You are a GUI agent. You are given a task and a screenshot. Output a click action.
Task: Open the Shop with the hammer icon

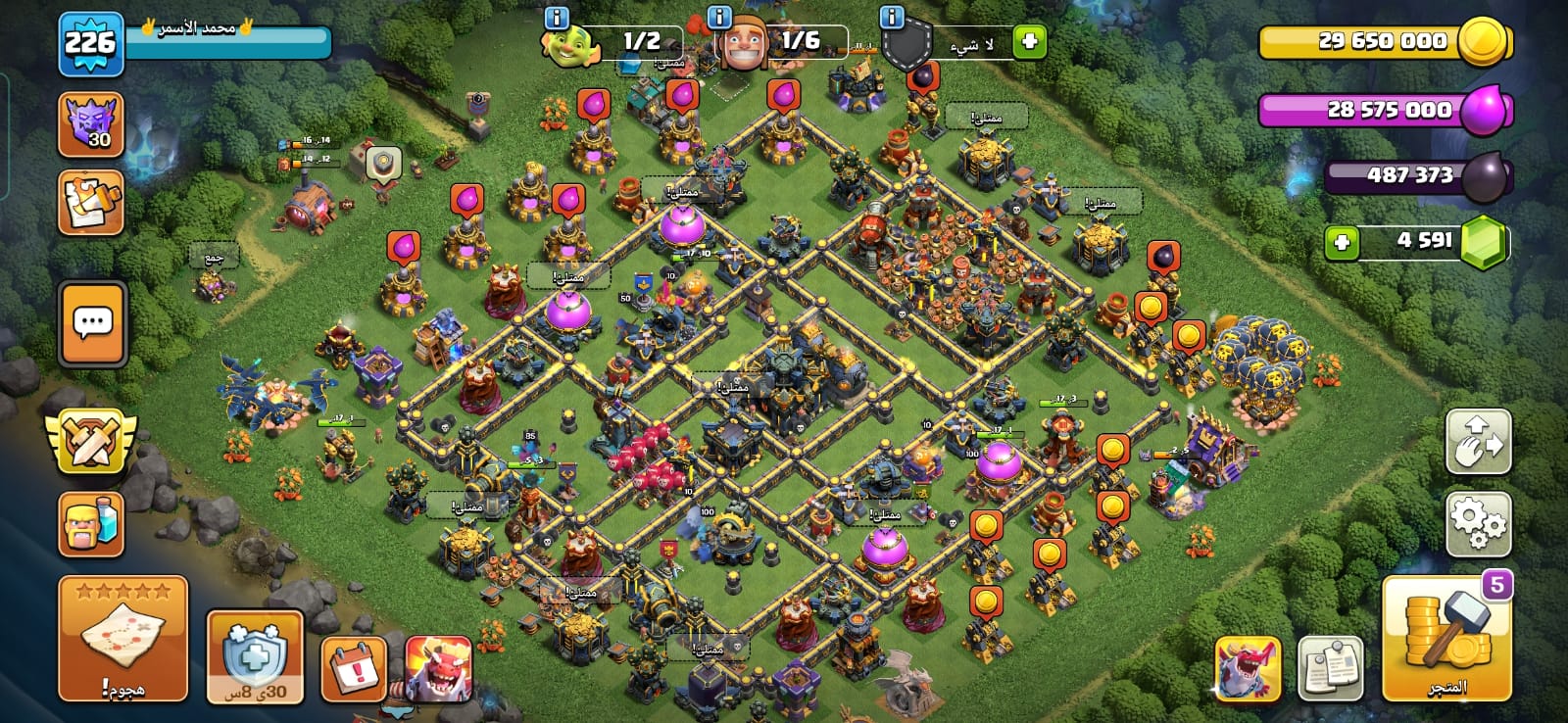pyautogui.click(x=1446, y=638)
